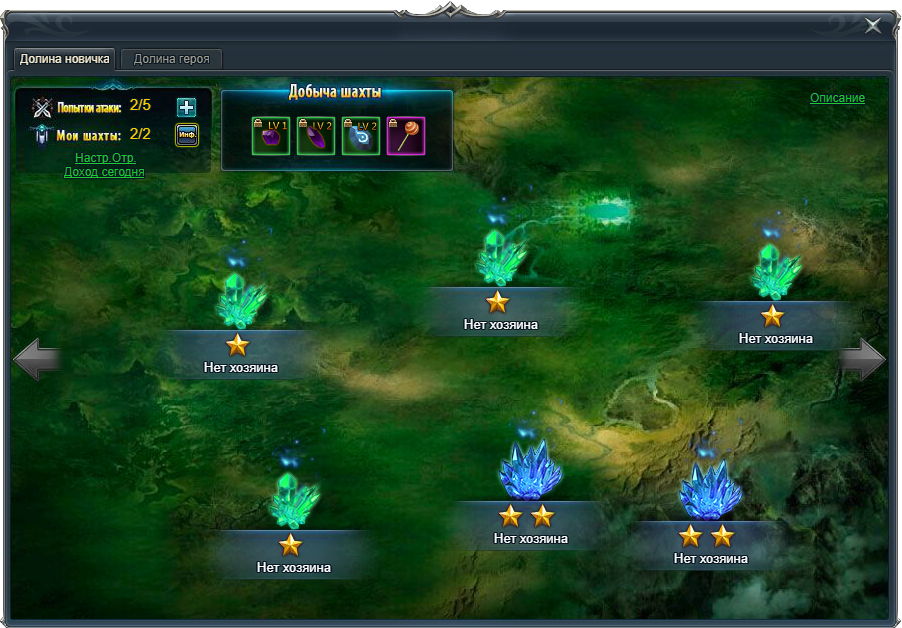This screenshot has height=628, width=902.
Task: Close the mine window
Action: (x=873, y=26)
